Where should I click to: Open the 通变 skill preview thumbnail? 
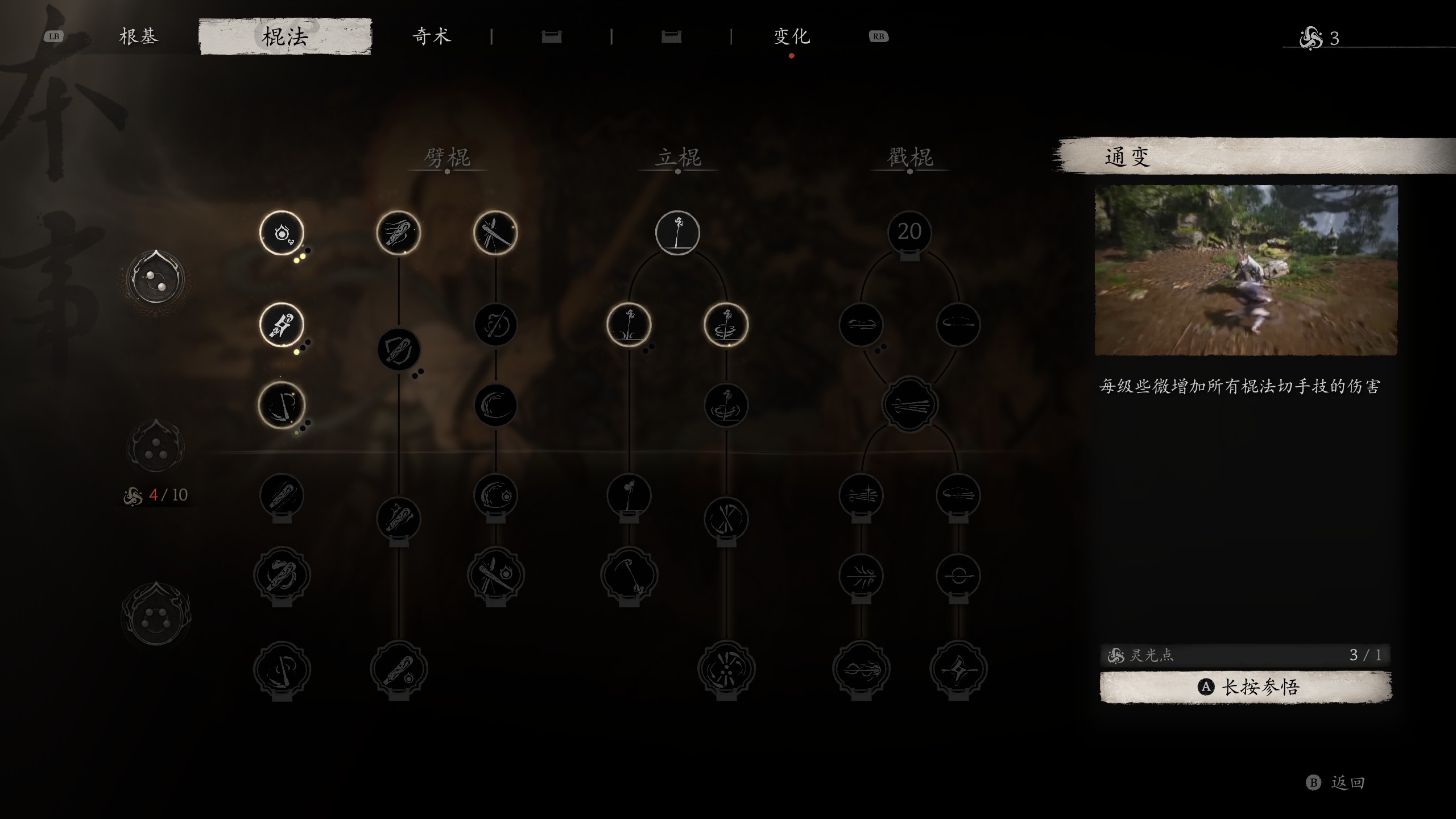point(1246,270)
